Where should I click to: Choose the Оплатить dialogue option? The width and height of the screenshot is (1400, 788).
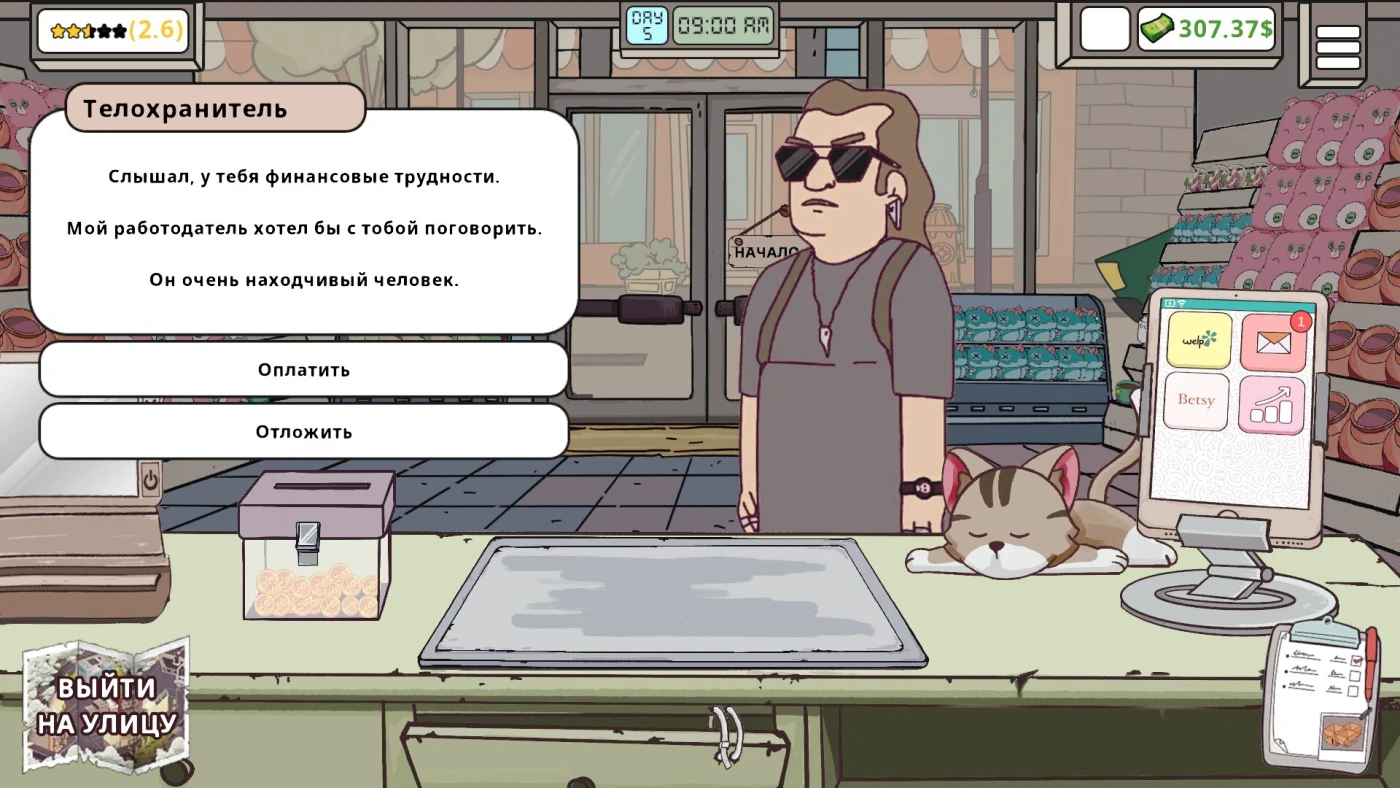[x=303, y=370]
